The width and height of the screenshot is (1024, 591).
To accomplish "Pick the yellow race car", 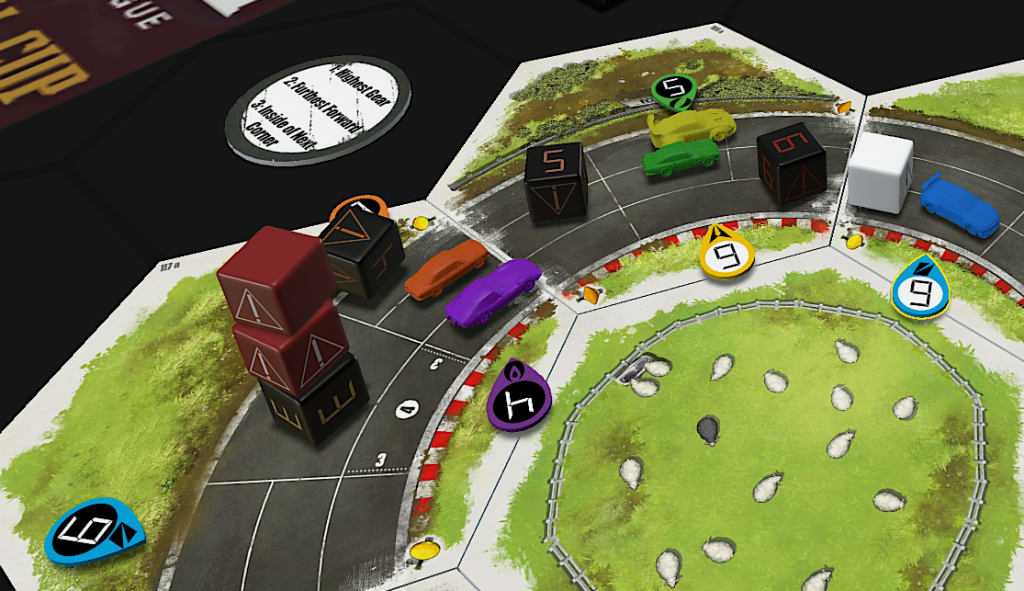I will click(690, 127).
